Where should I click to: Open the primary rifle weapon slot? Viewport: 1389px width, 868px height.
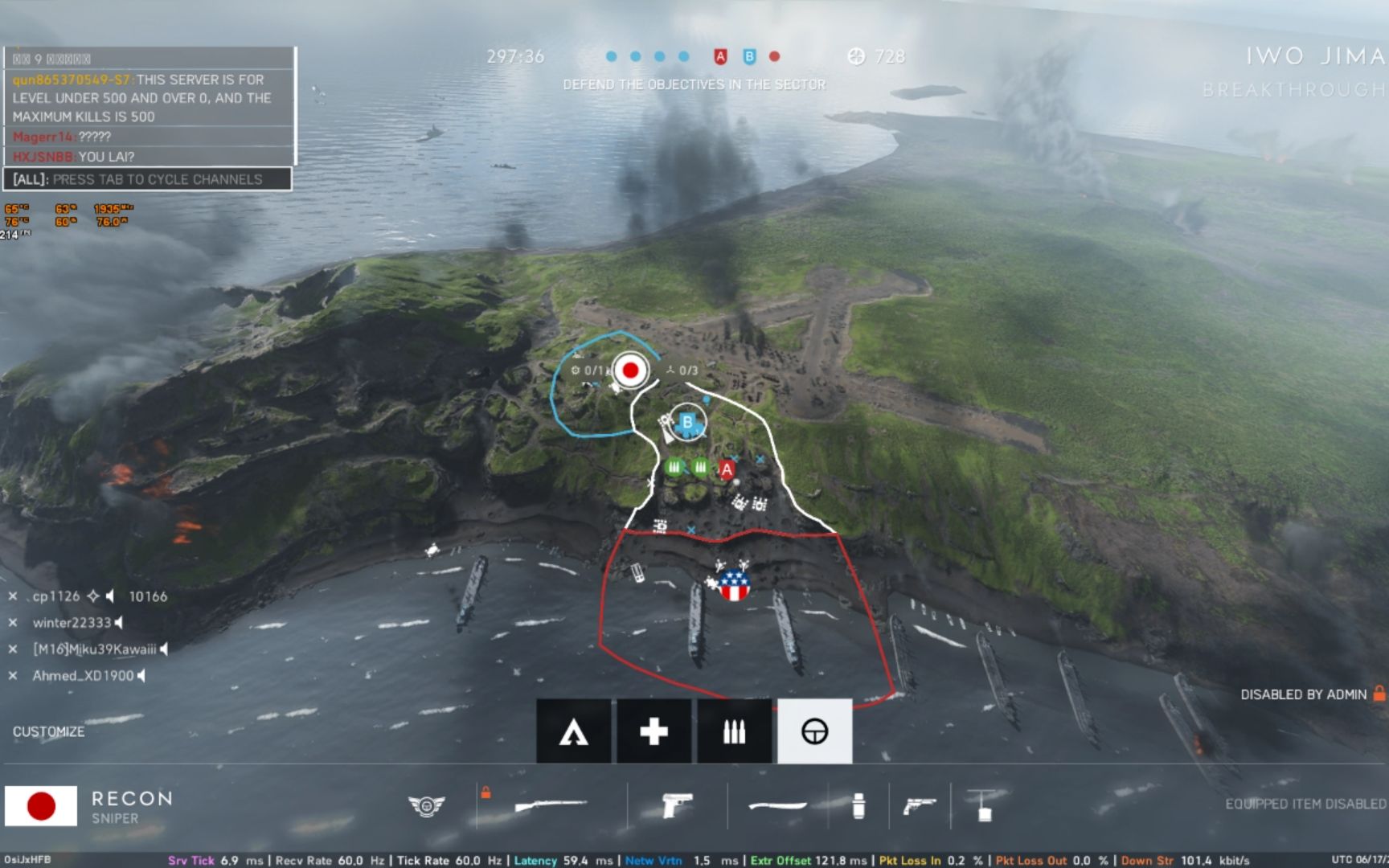551,805
